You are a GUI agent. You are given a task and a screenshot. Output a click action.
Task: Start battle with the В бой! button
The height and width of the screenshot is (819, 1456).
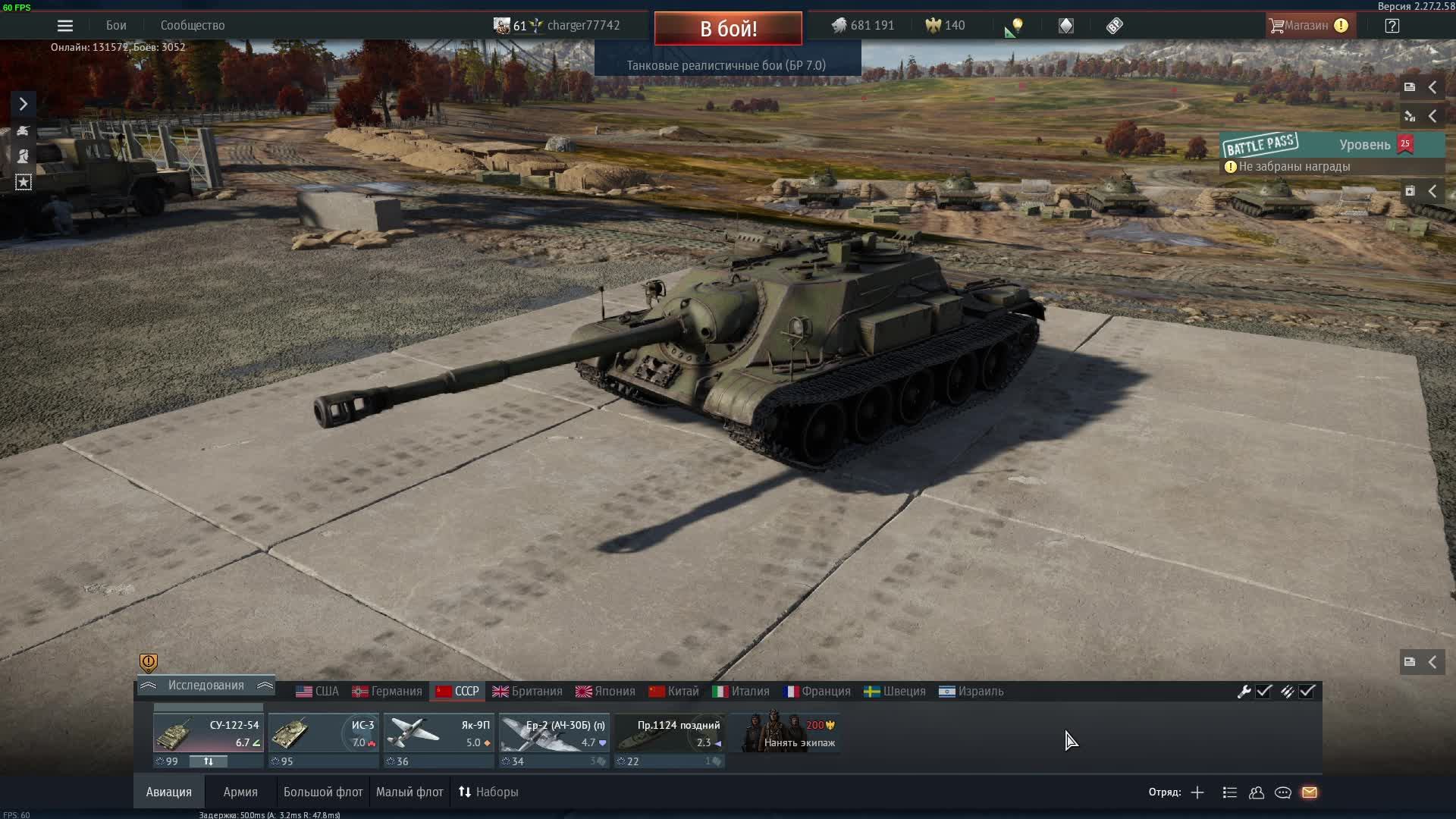point(728,29)
